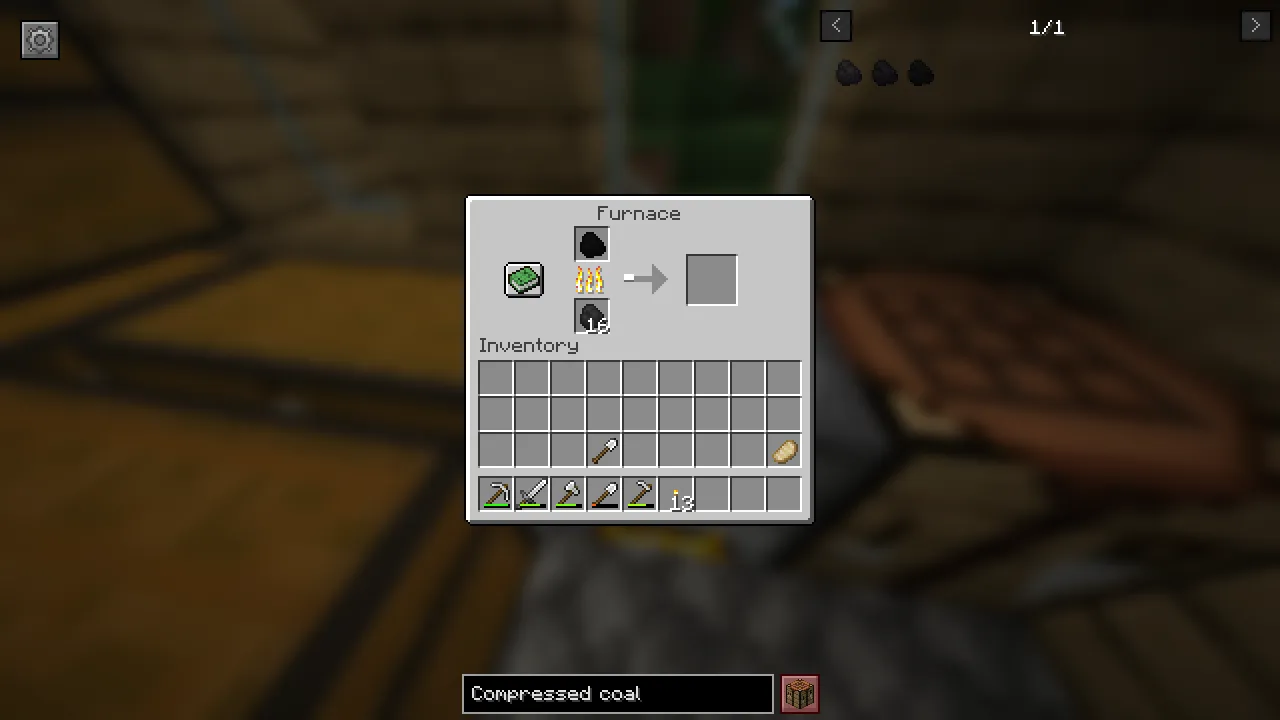Select the coal in the furnace input slot

point(591,243)
